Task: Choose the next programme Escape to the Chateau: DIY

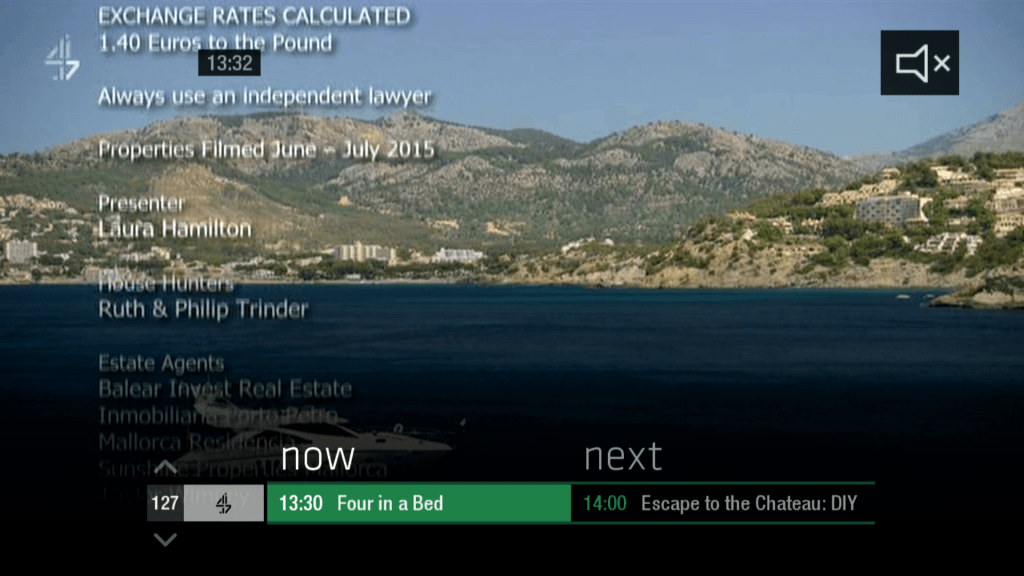Action: click(x=722, y=503)
